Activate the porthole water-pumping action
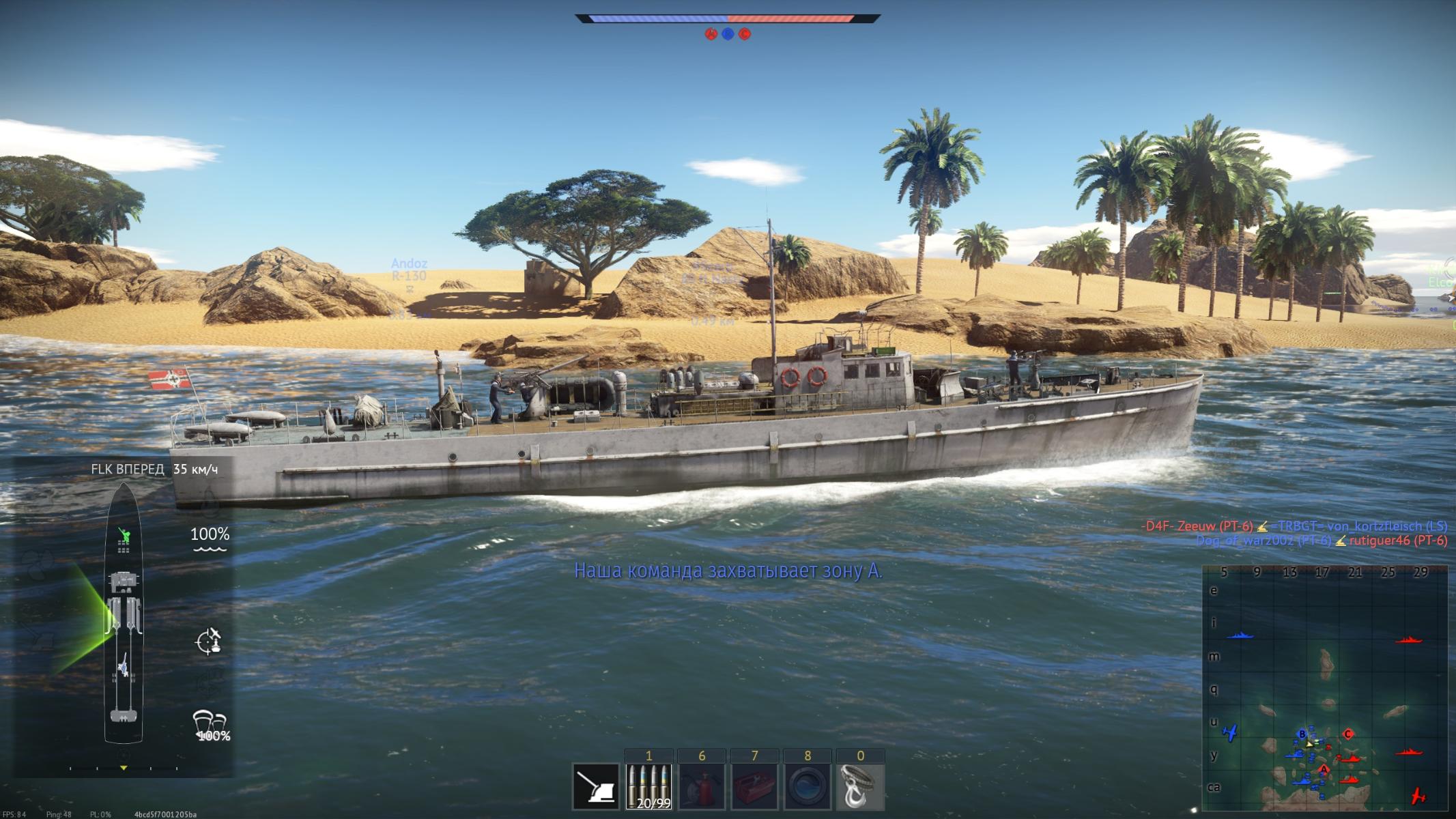This screenshot has height=819, width=1456. click(x=808, y=786)
